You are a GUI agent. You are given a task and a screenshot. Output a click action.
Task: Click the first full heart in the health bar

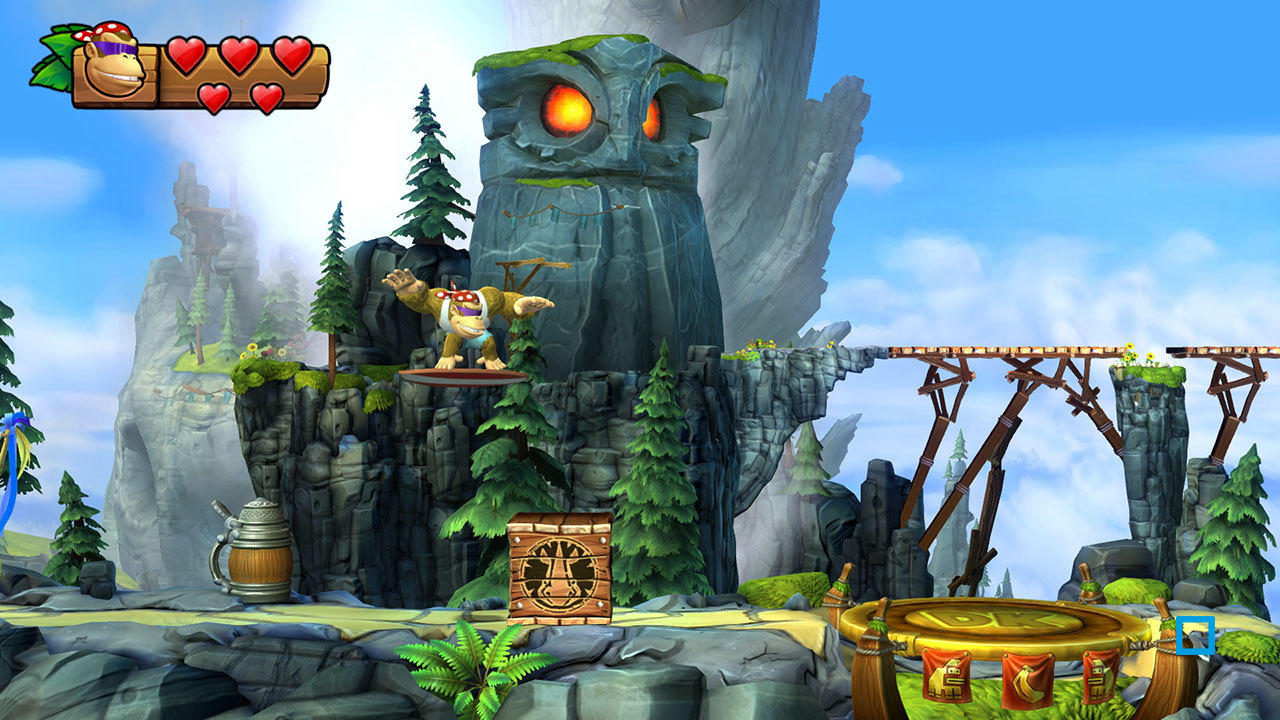point(186,58)
